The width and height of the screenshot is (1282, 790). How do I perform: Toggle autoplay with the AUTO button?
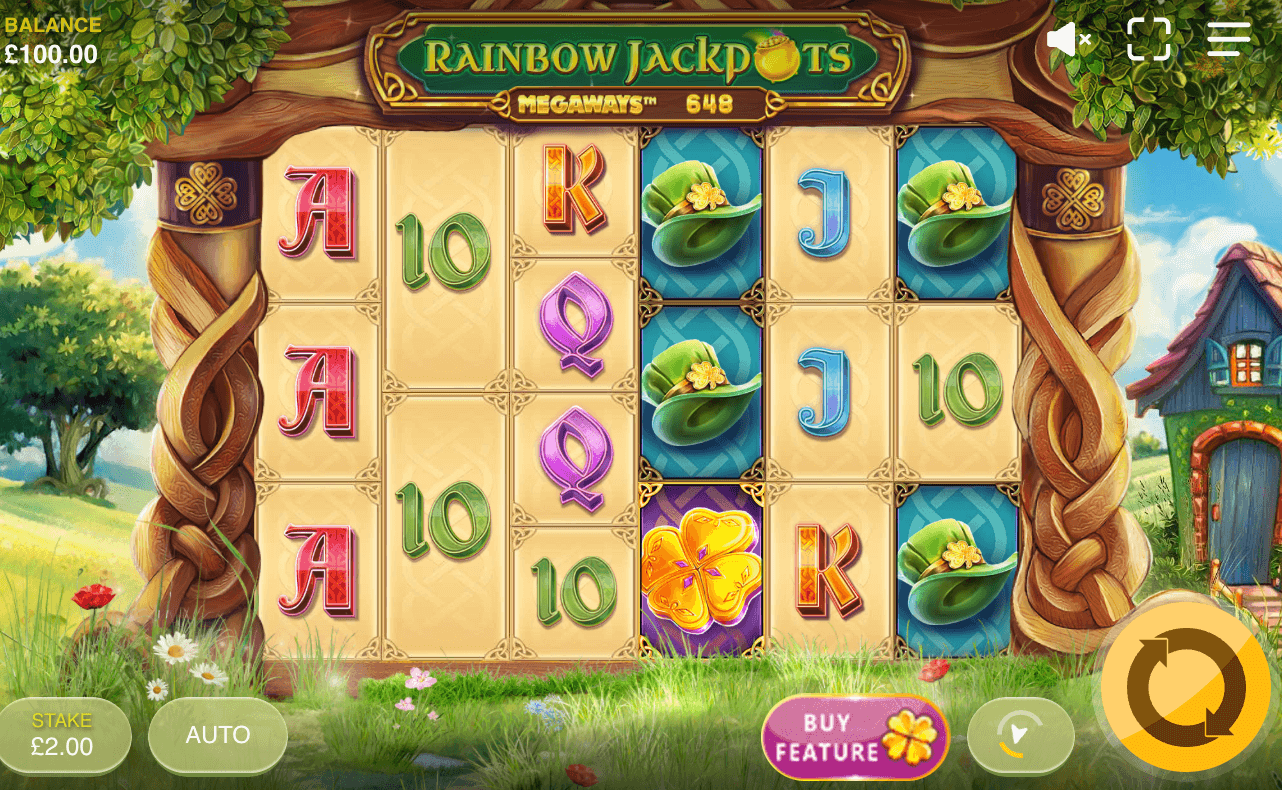tap(217, 735)
